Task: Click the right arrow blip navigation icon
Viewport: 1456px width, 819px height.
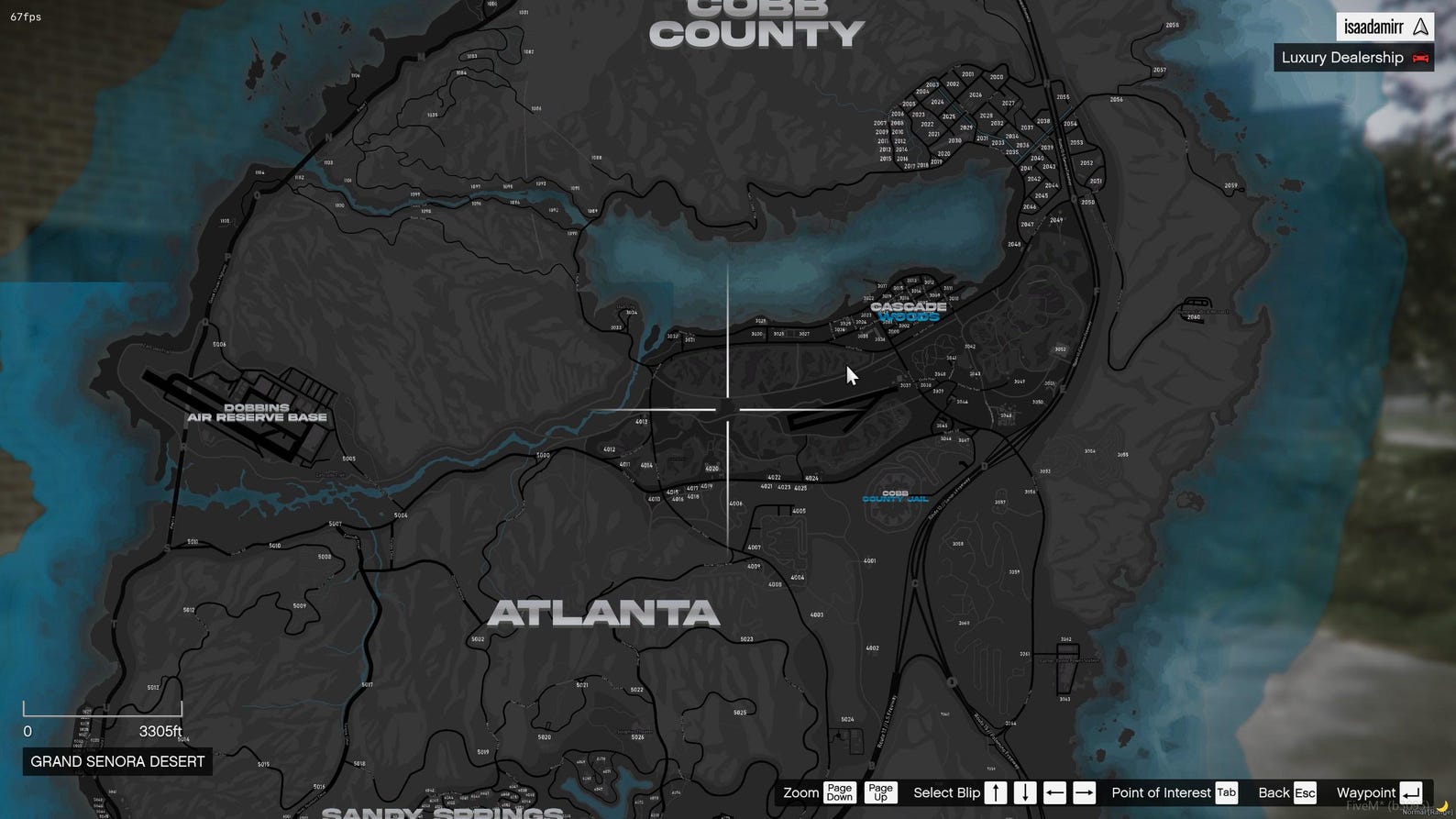Action: point(1084,792)
